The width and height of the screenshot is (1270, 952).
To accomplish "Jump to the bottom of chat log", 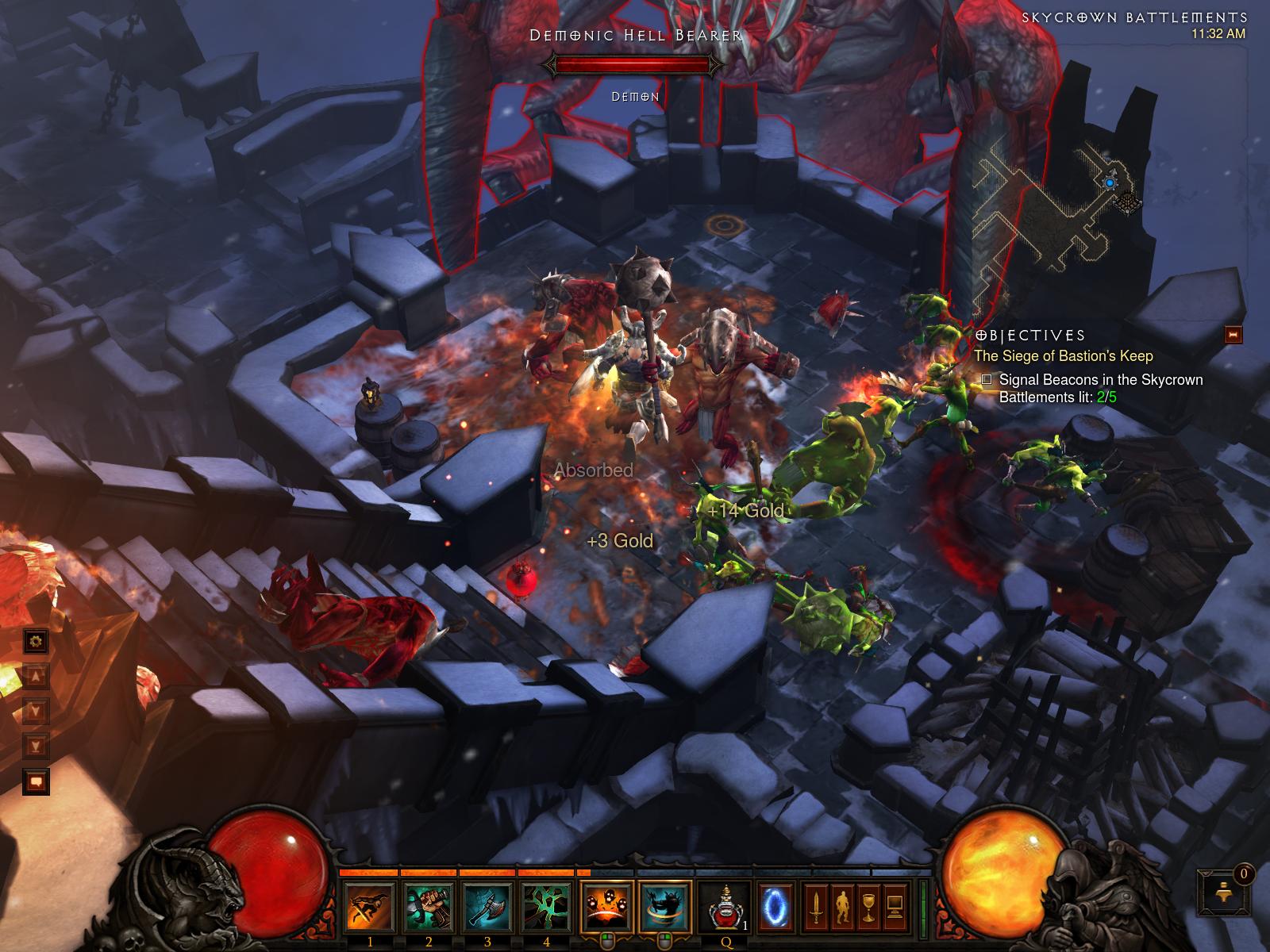I will (36, 746).
